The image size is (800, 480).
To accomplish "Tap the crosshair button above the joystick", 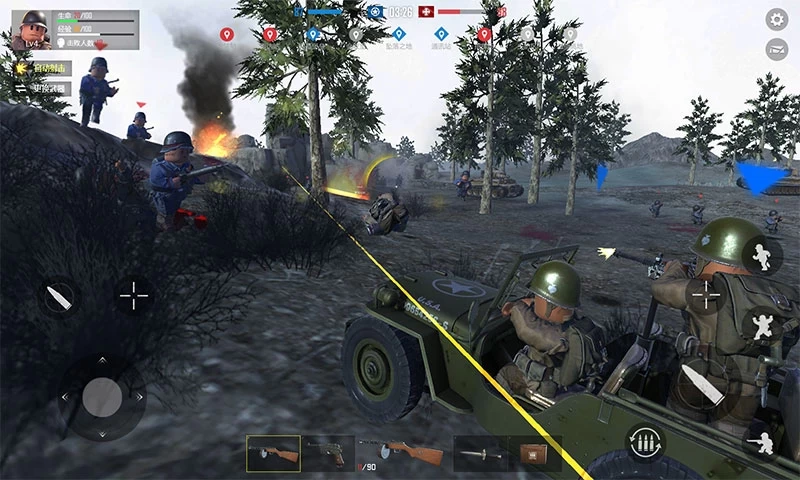I will (x=133, y=295).
